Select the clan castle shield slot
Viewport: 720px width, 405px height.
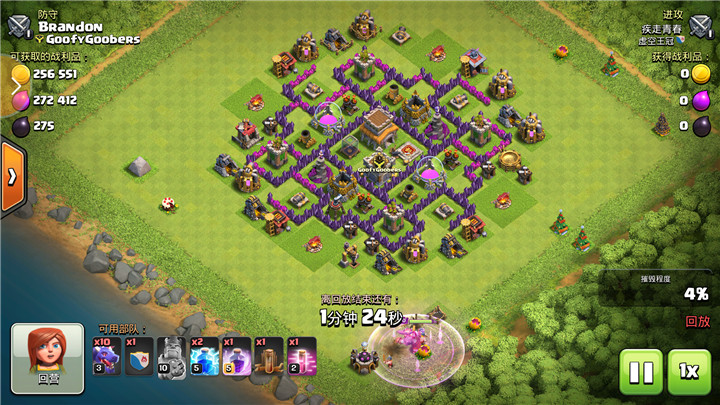(139, 357)
